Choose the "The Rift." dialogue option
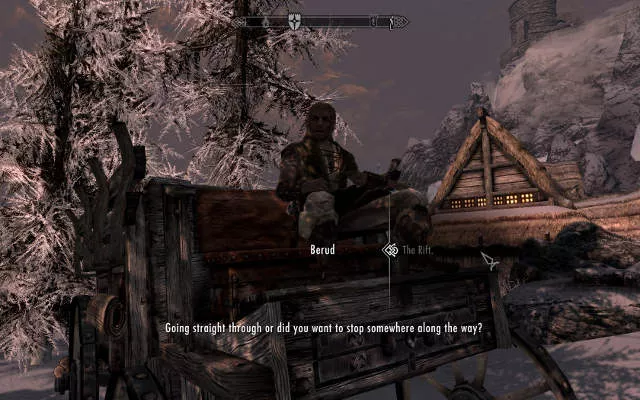This screenshot has width=640, height=400. click(x=416, y=251)
